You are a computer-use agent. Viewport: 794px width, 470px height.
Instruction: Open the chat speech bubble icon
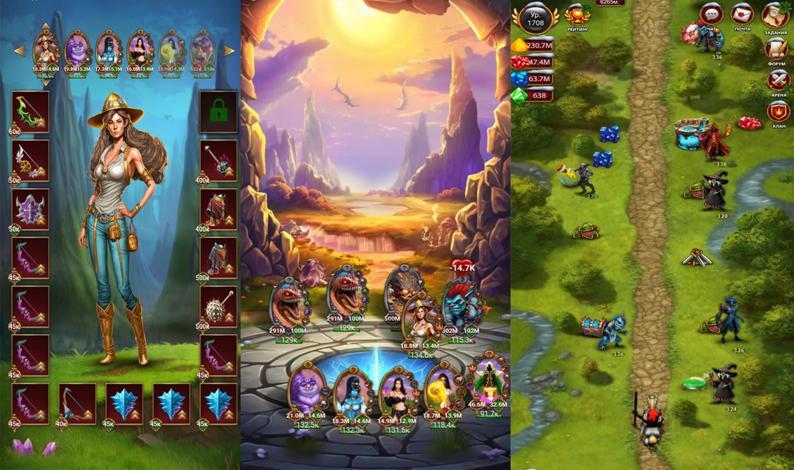pyautogui.click(x=711, y=14)
